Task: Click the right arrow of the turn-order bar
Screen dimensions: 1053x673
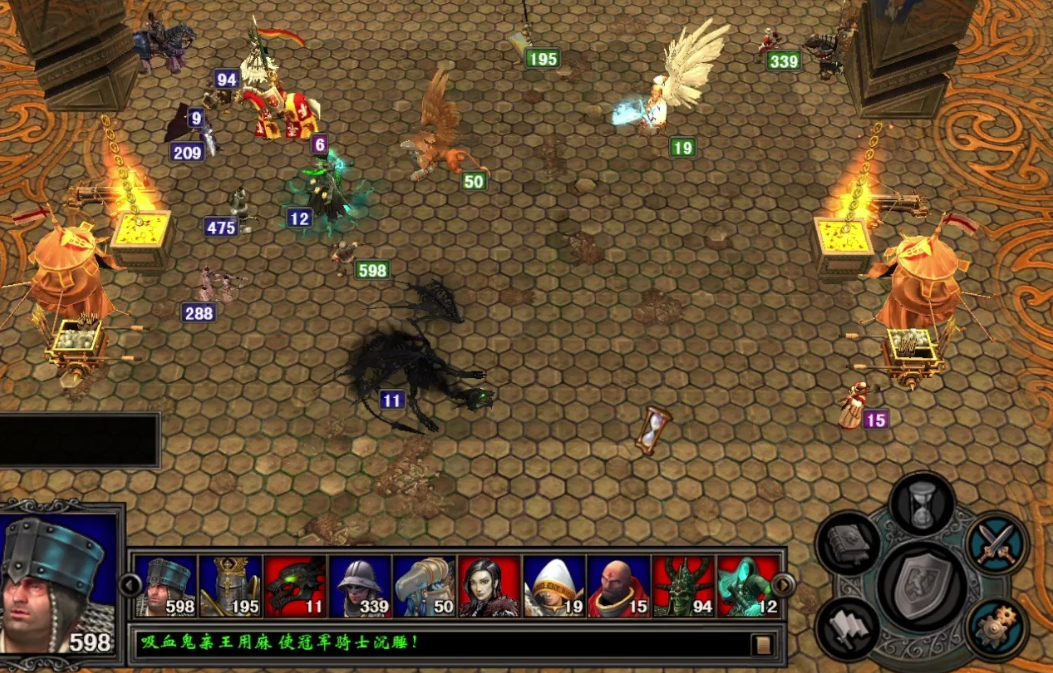Action: click(785, 585)
